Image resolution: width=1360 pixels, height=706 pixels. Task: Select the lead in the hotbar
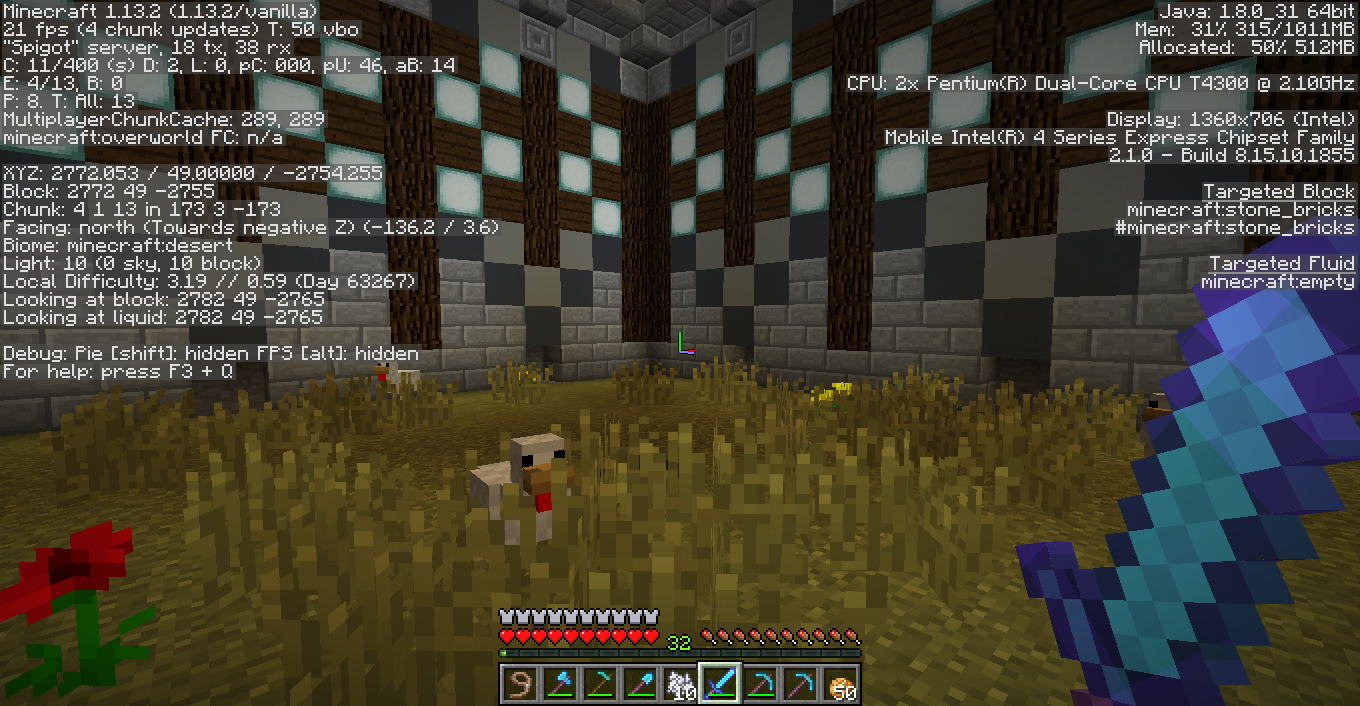coord(520,684)
